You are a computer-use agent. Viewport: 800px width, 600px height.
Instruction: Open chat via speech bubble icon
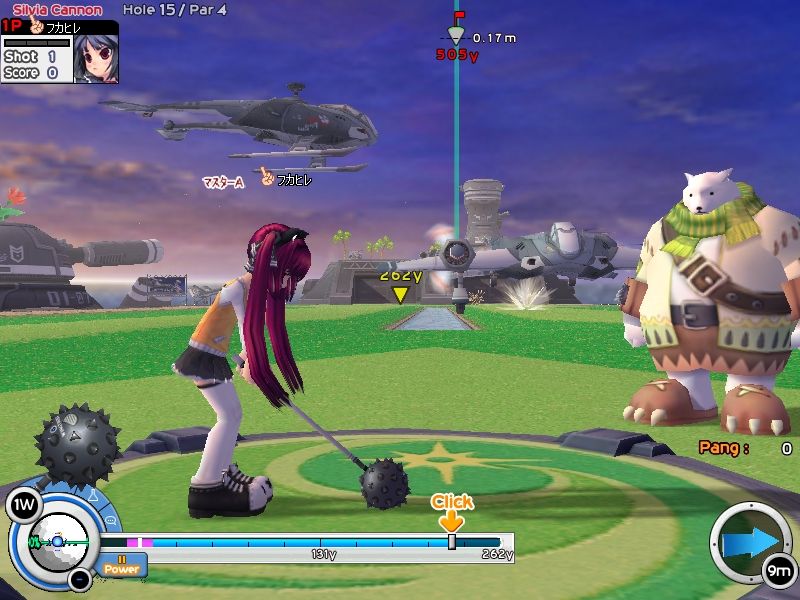pyautogui.click(x=110, y=522)
